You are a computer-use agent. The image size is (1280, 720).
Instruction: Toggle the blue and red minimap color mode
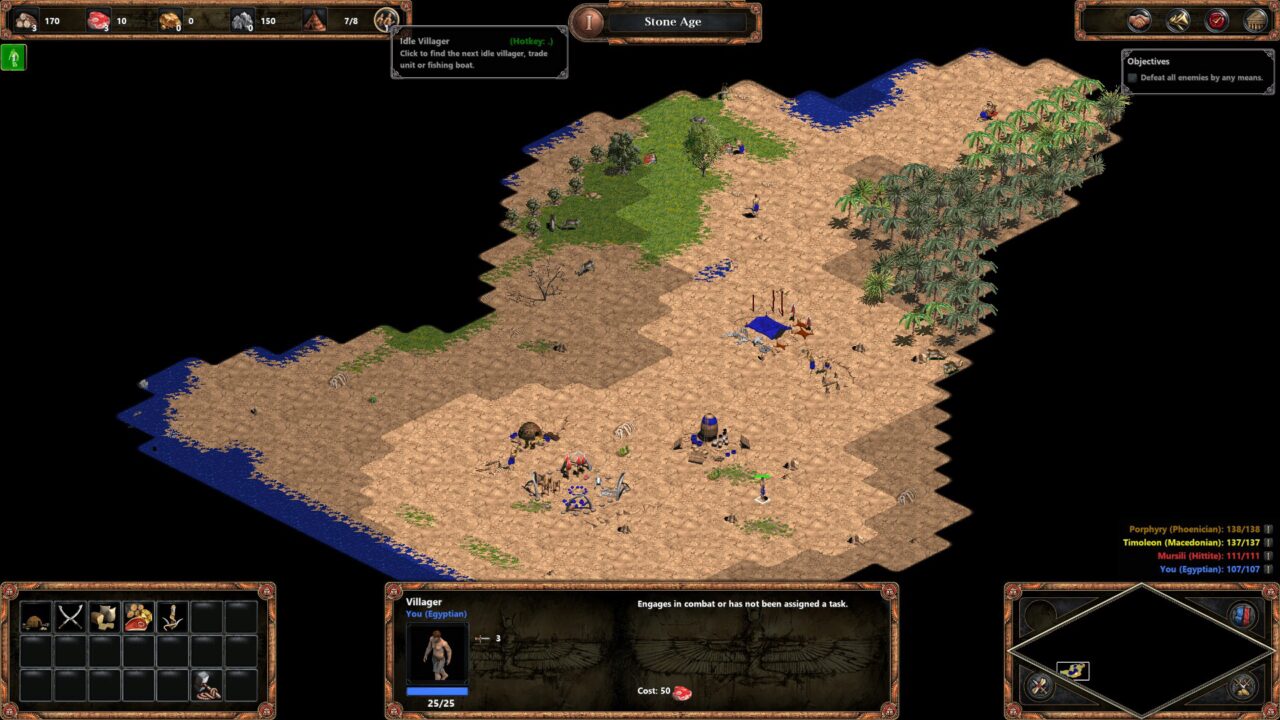1242,614
